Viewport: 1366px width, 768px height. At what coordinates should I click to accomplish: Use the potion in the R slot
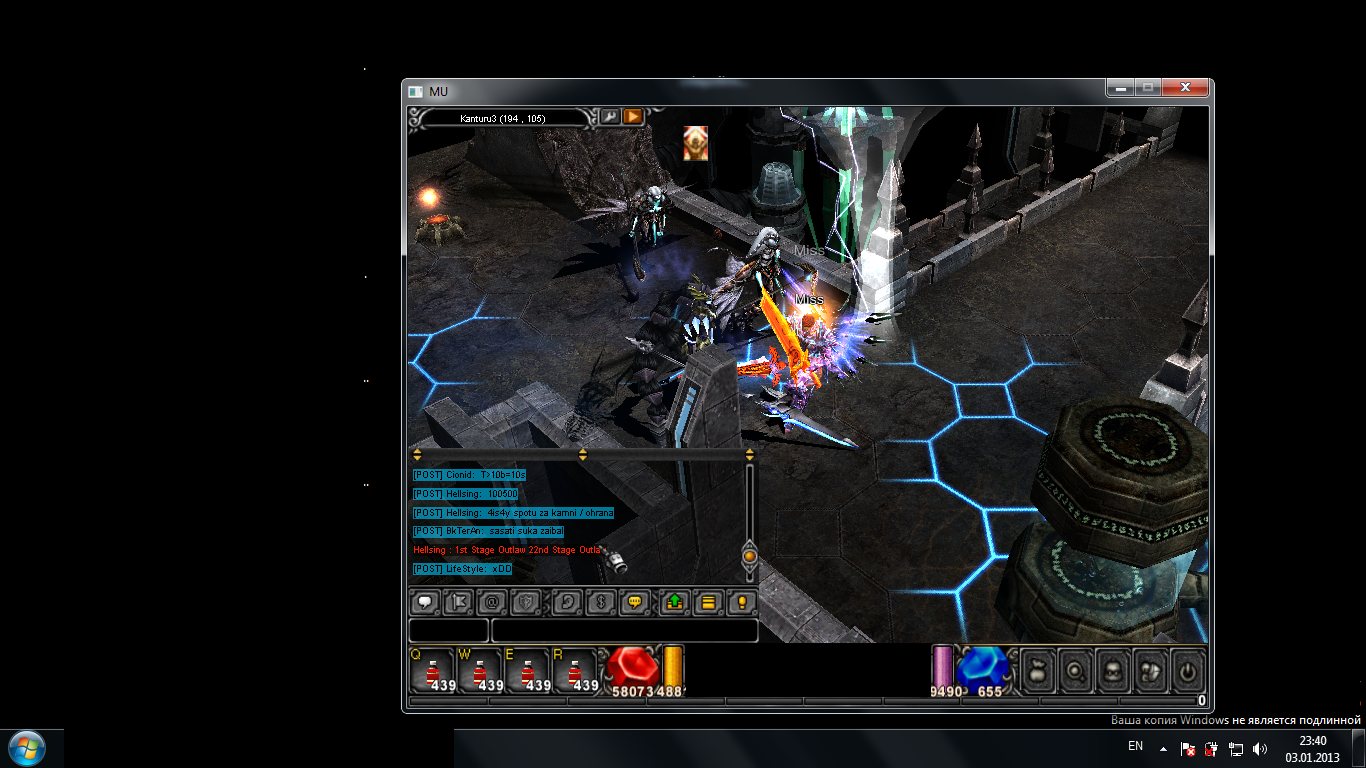tap(576, 670)
